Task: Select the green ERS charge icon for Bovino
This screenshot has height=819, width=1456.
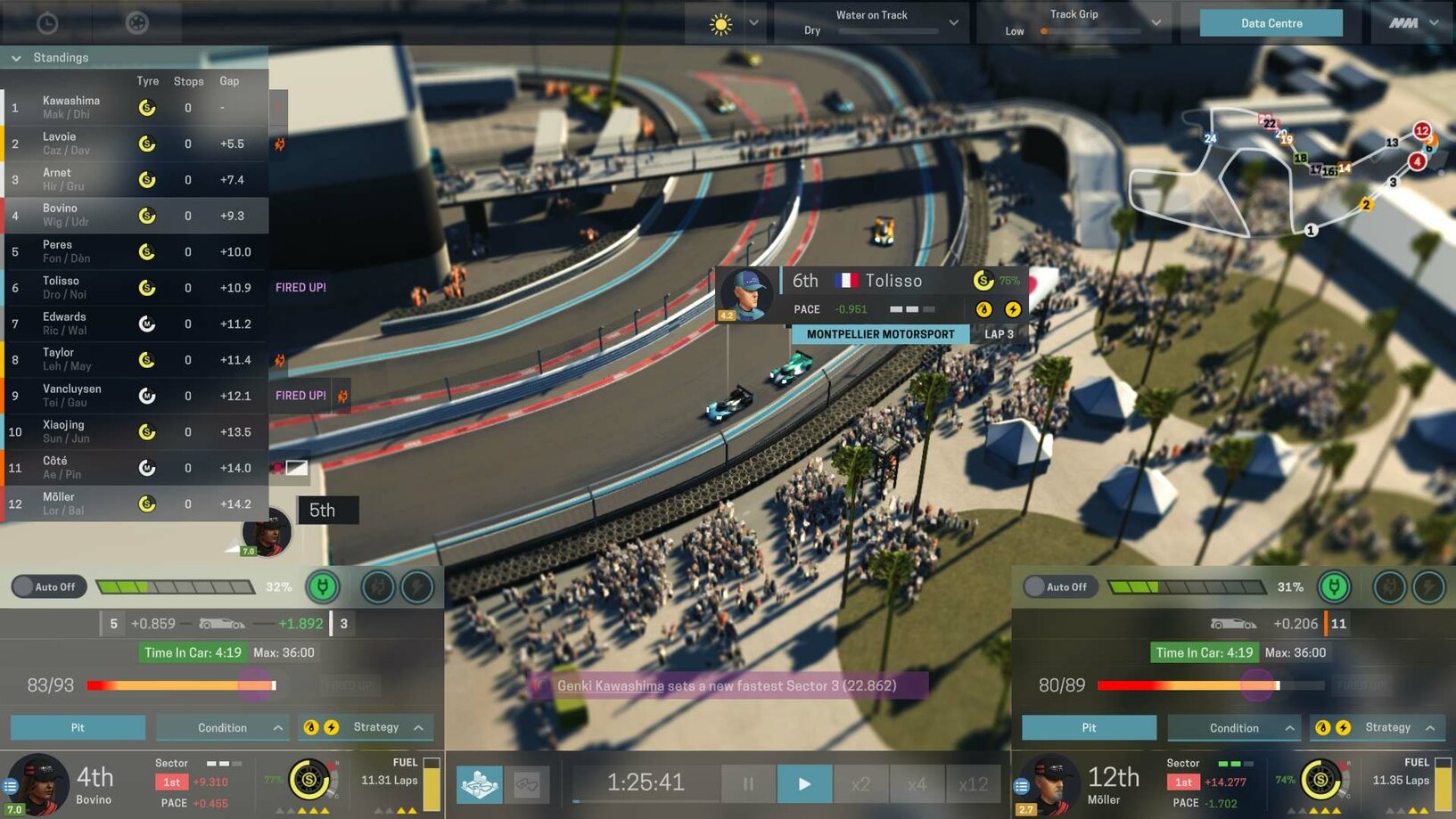Action: [323, 586]
